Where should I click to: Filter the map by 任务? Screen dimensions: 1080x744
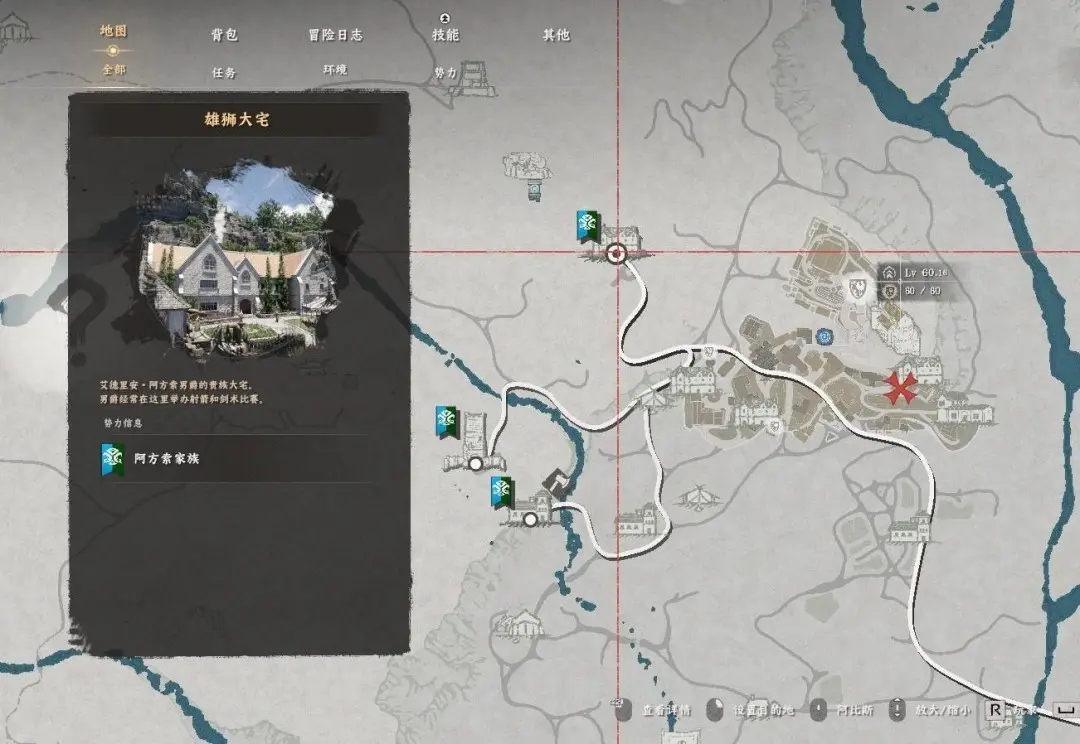(x=224, y=72)
